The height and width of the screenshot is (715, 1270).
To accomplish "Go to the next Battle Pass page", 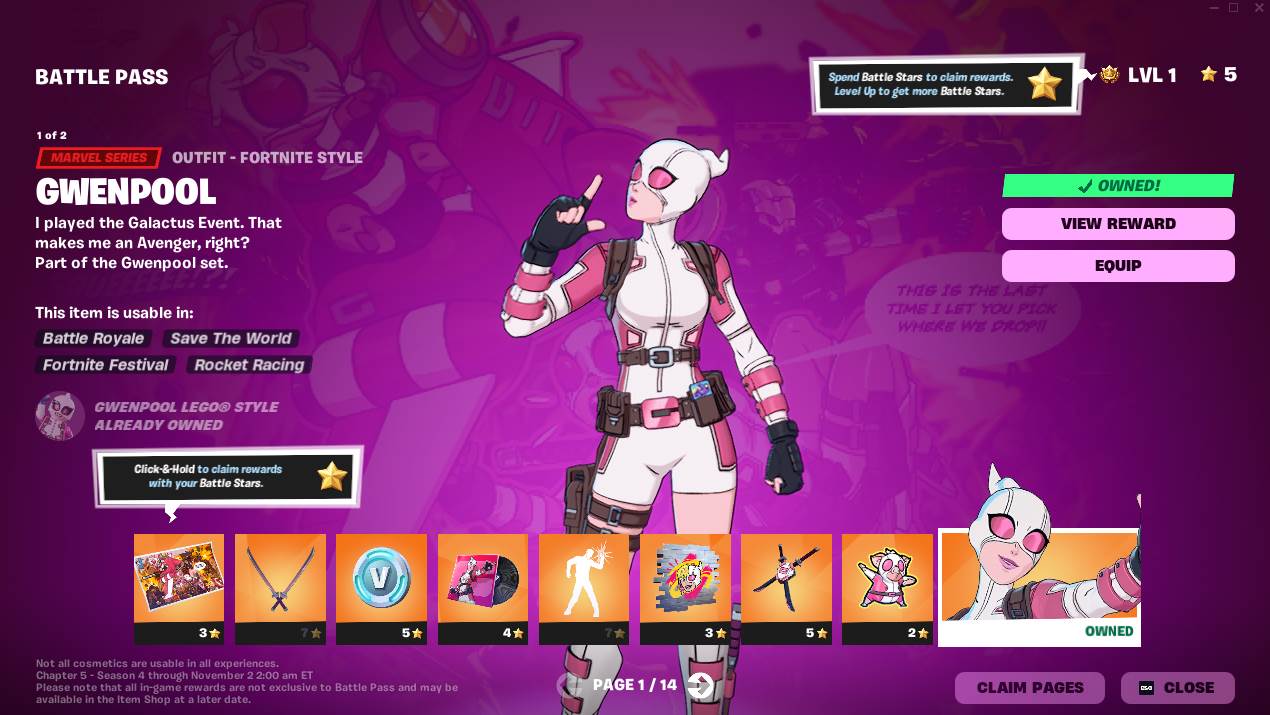I will point(701,685).
